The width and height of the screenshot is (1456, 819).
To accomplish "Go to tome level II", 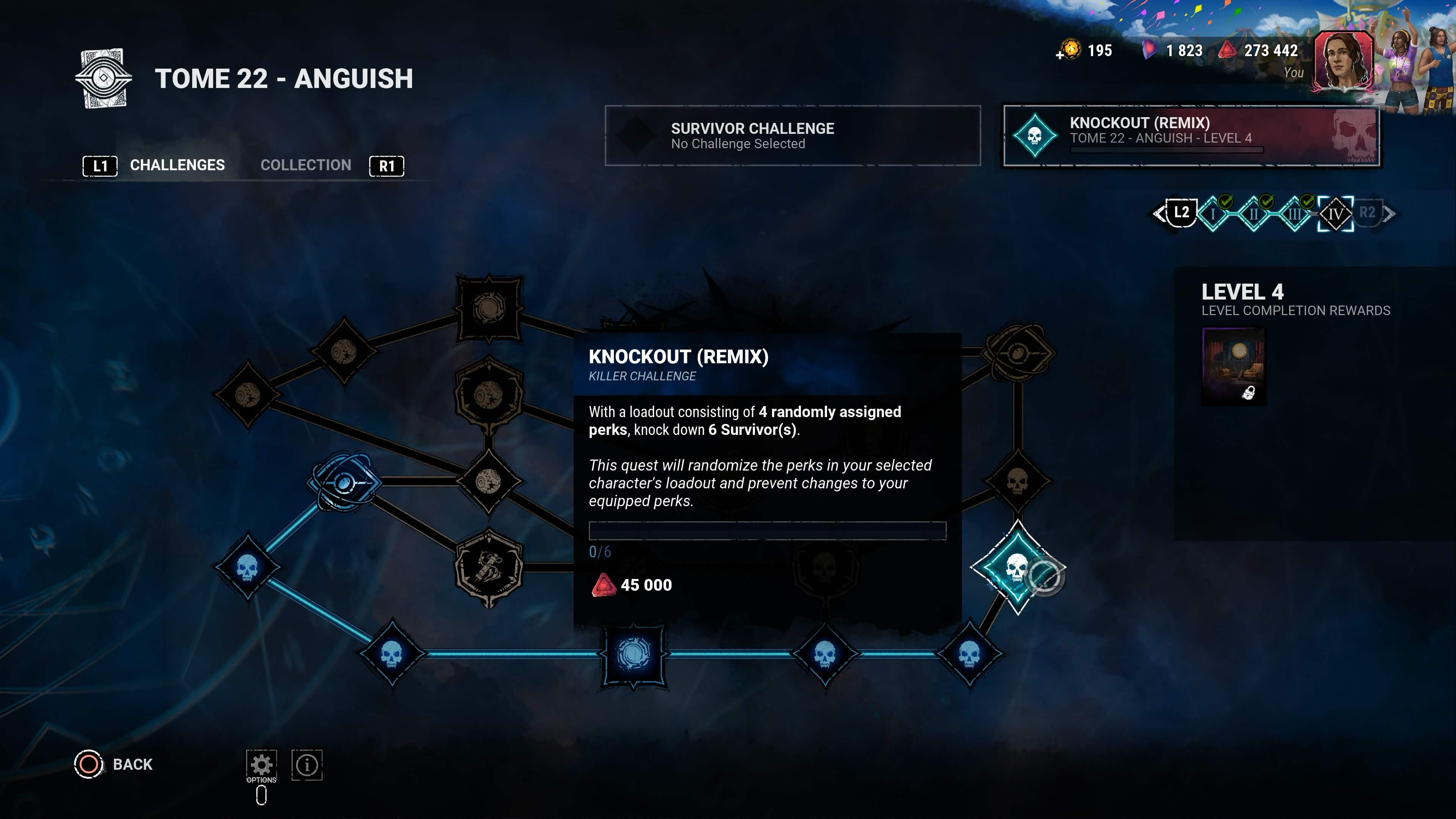I will (x=1253, y=213).
